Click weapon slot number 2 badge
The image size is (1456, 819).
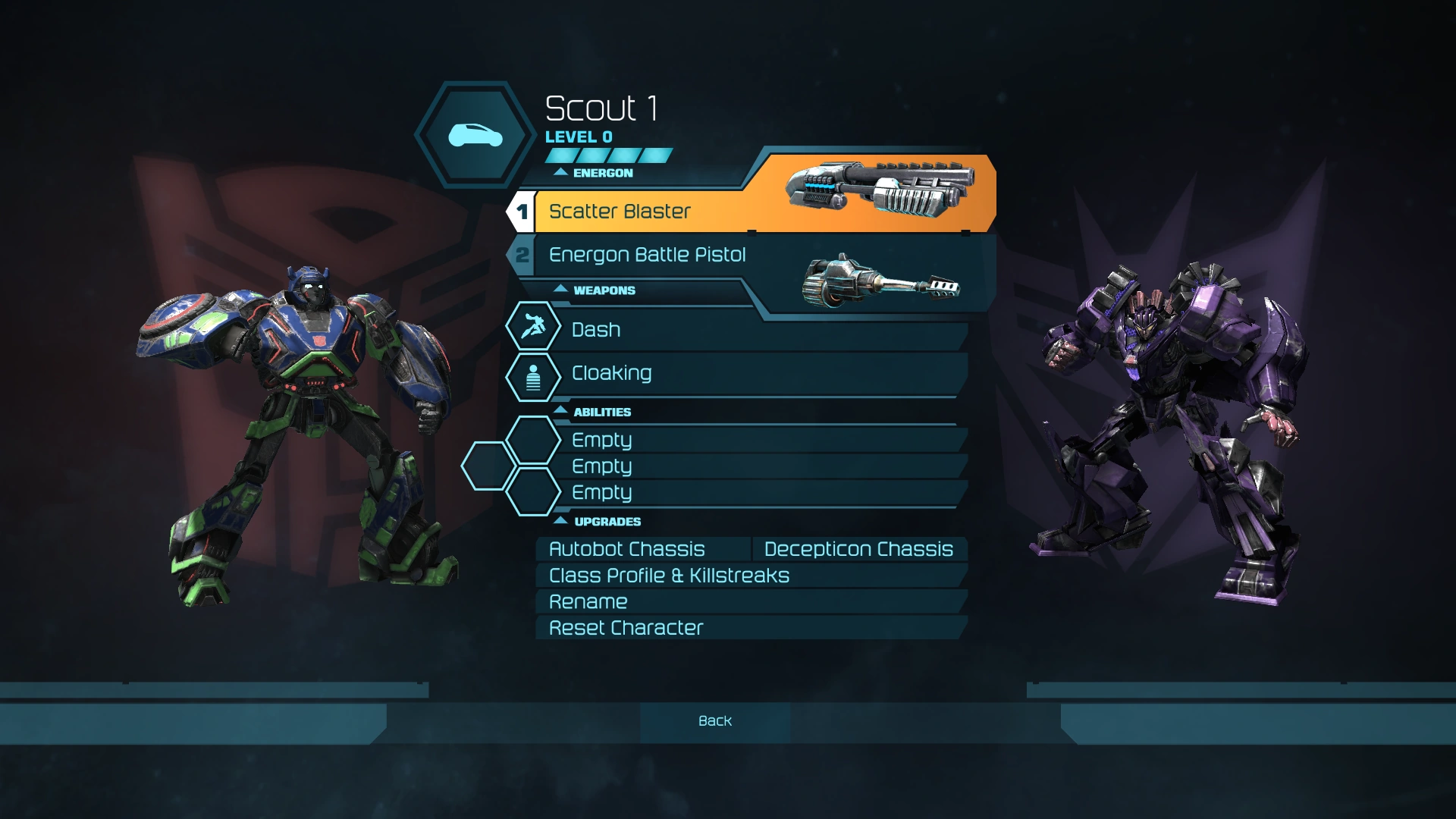(524, 255)
